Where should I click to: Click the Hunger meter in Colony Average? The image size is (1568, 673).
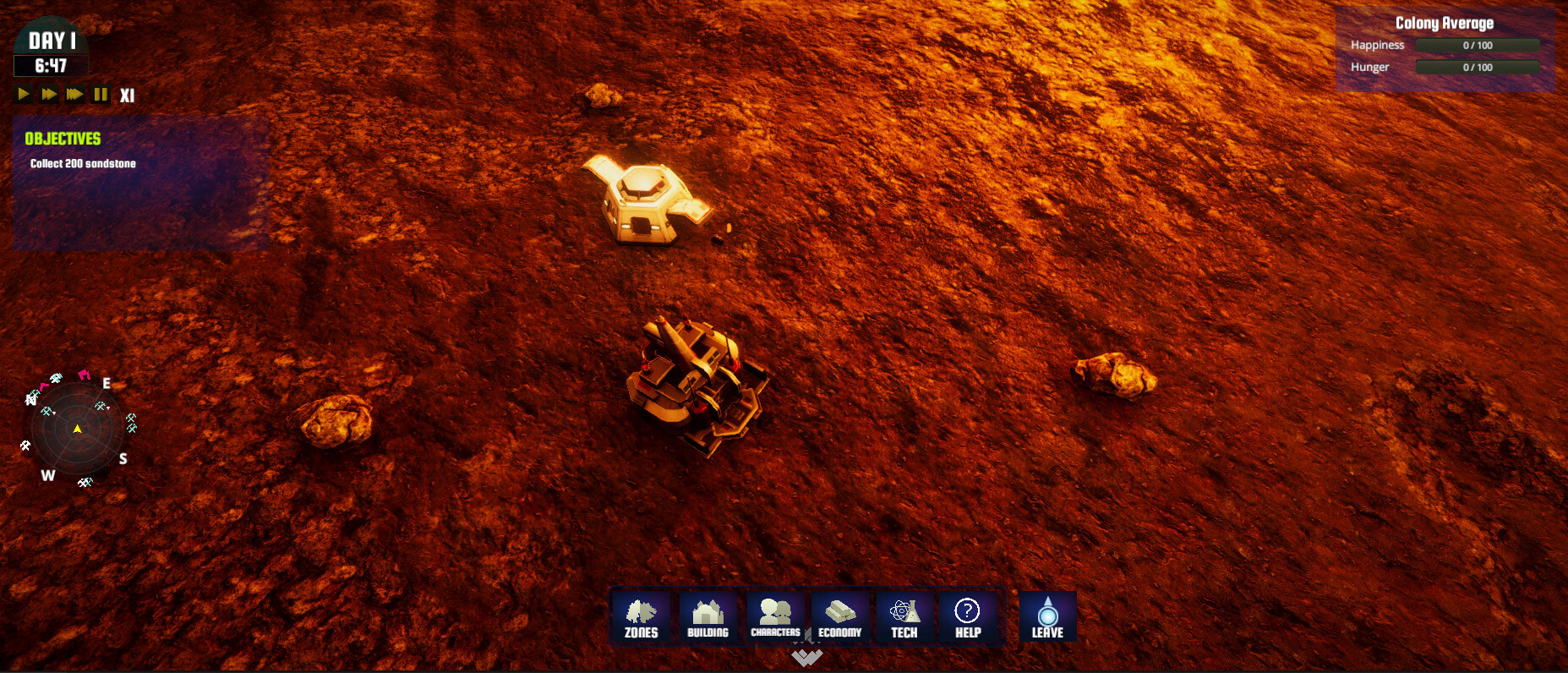tap(1477, 67)
